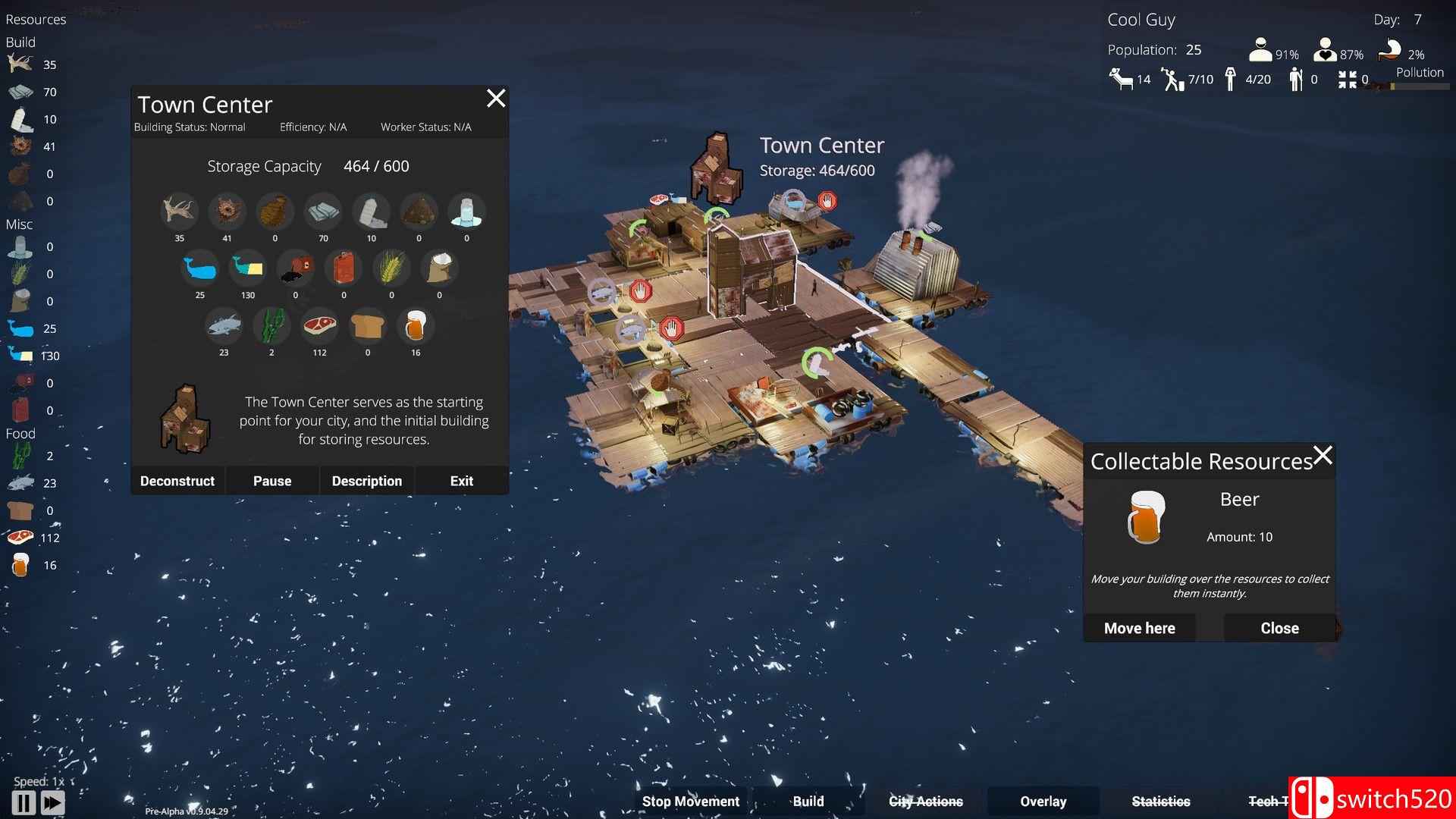Open City Actions menu
1456x819 pixels.
(925, 802)
